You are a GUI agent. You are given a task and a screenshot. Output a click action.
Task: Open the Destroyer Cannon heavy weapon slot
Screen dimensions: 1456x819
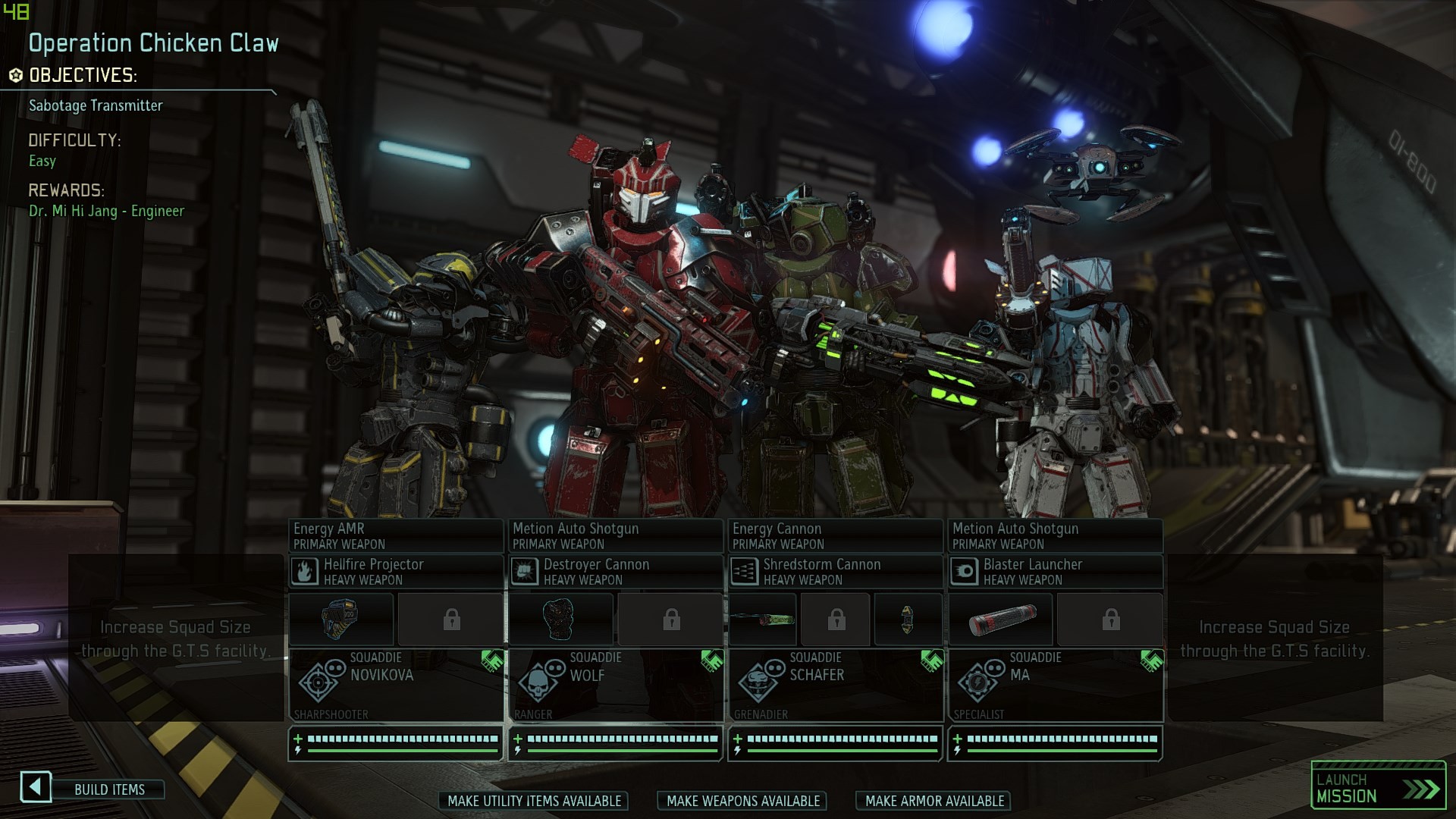[614, 571]
